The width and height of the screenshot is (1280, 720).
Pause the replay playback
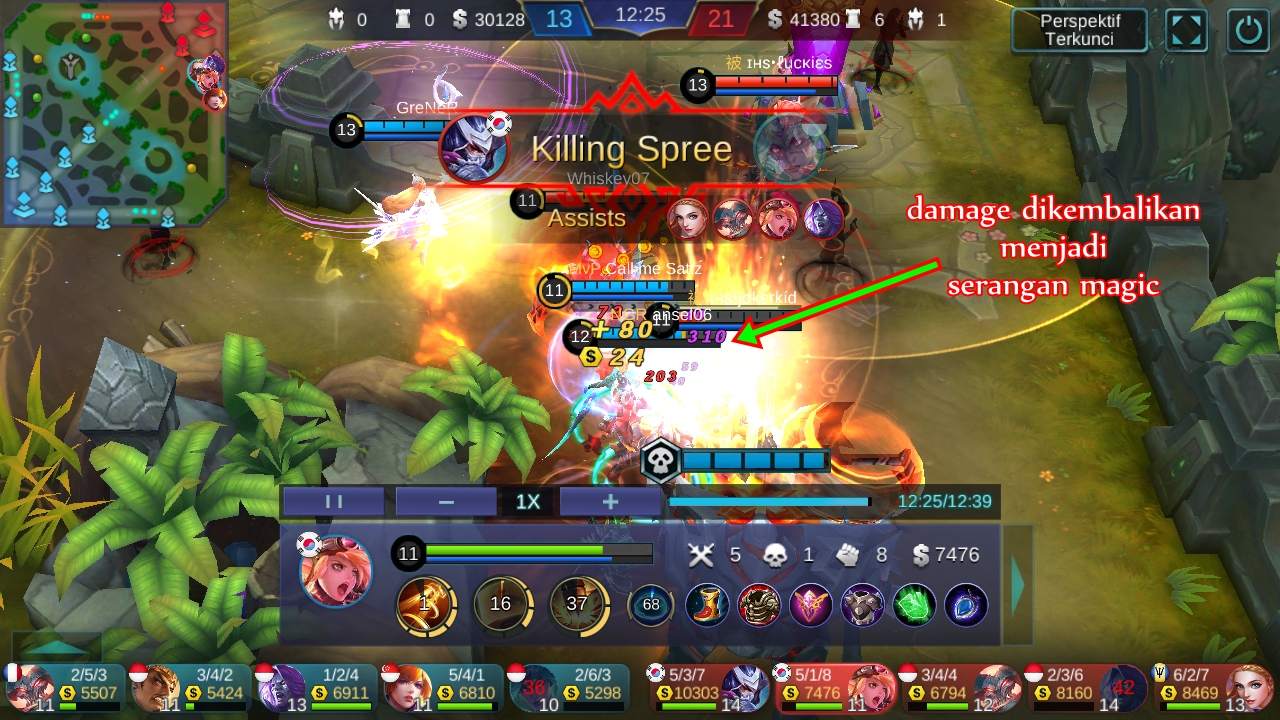coord(332,501)
